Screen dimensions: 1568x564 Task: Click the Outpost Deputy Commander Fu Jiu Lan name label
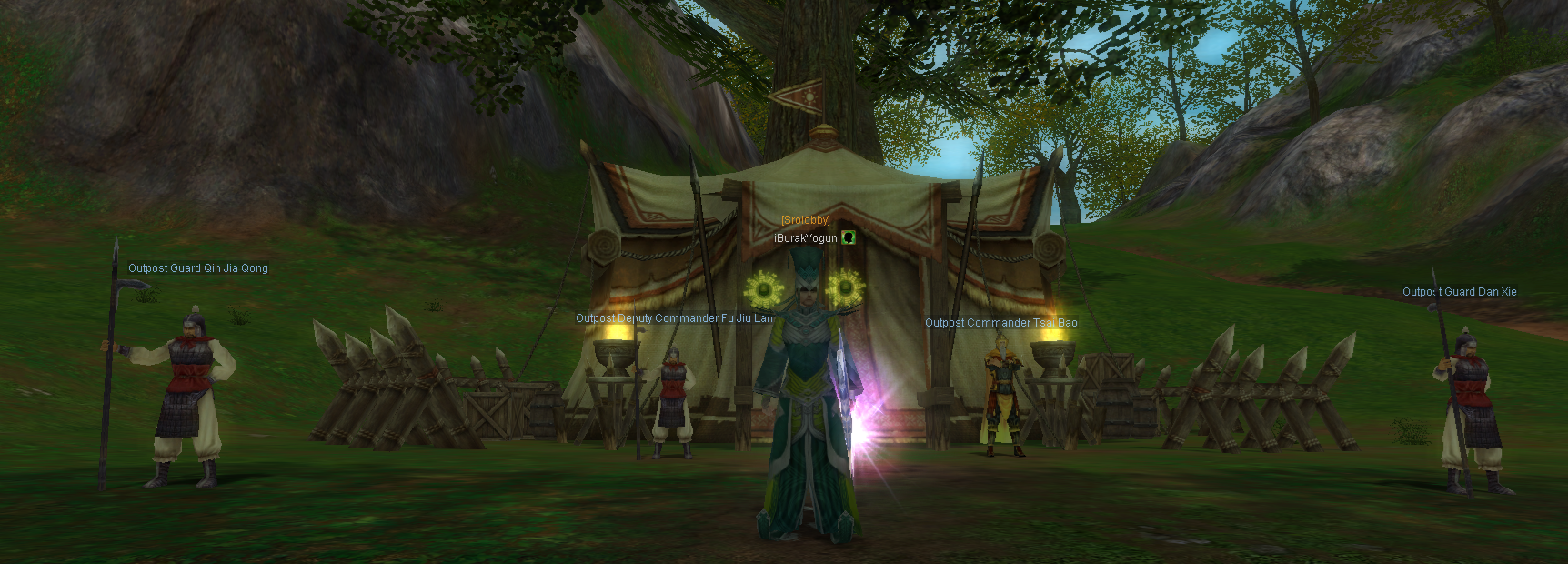674,318
